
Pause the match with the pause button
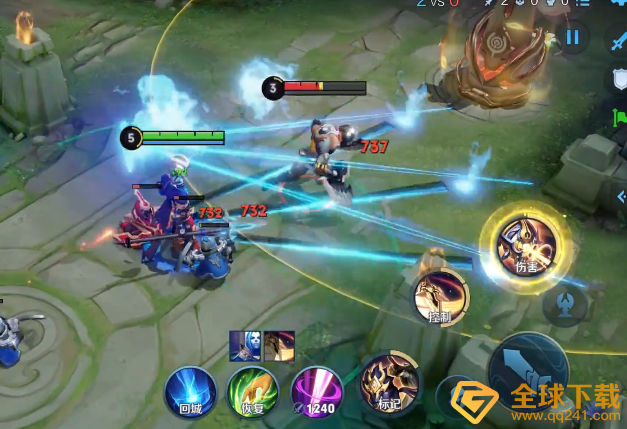[x=573, y=38]
